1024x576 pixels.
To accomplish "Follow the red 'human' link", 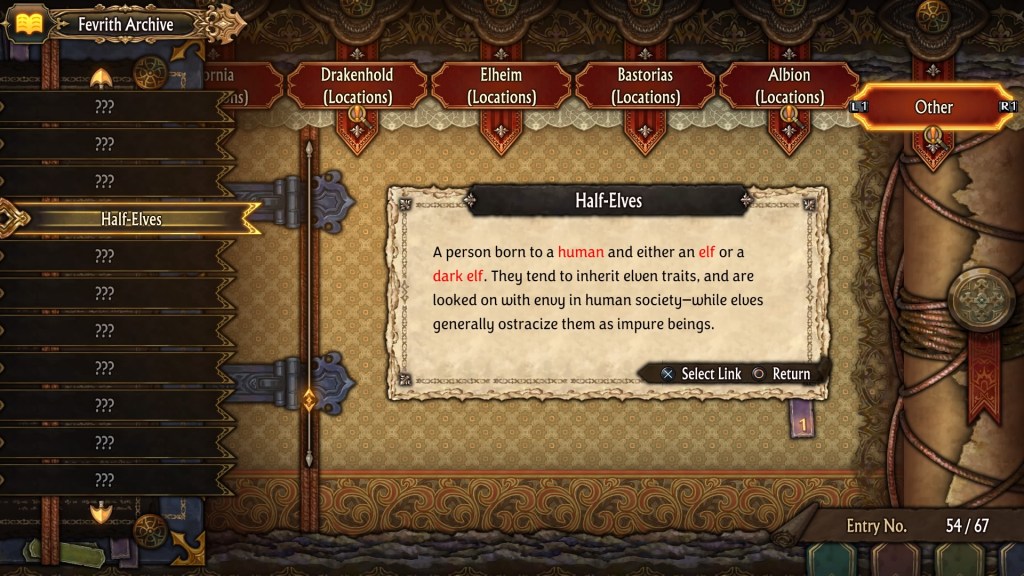I will tap(580, 252).
